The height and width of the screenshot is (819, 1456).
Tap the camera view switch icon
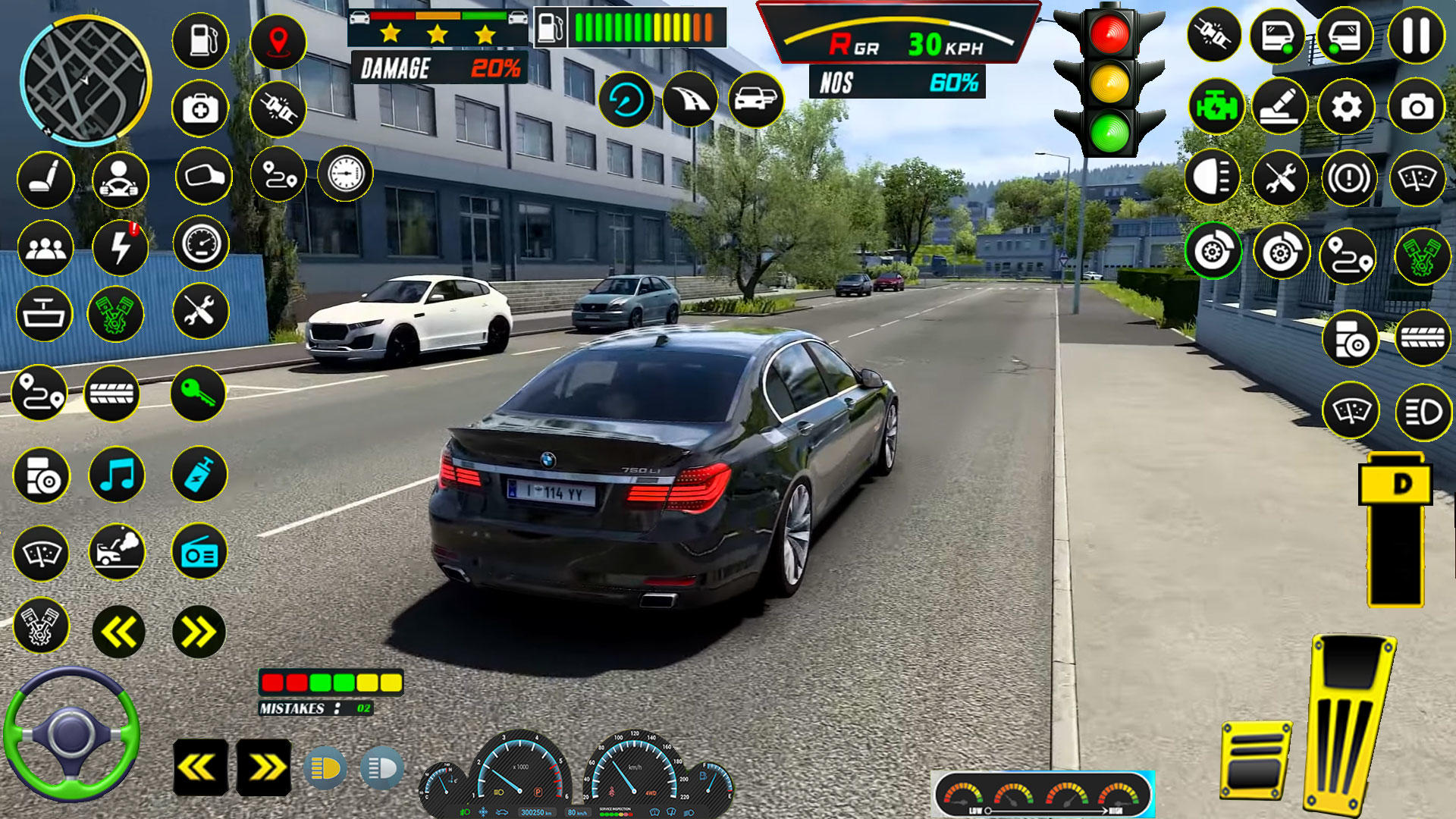point(1417,108)
